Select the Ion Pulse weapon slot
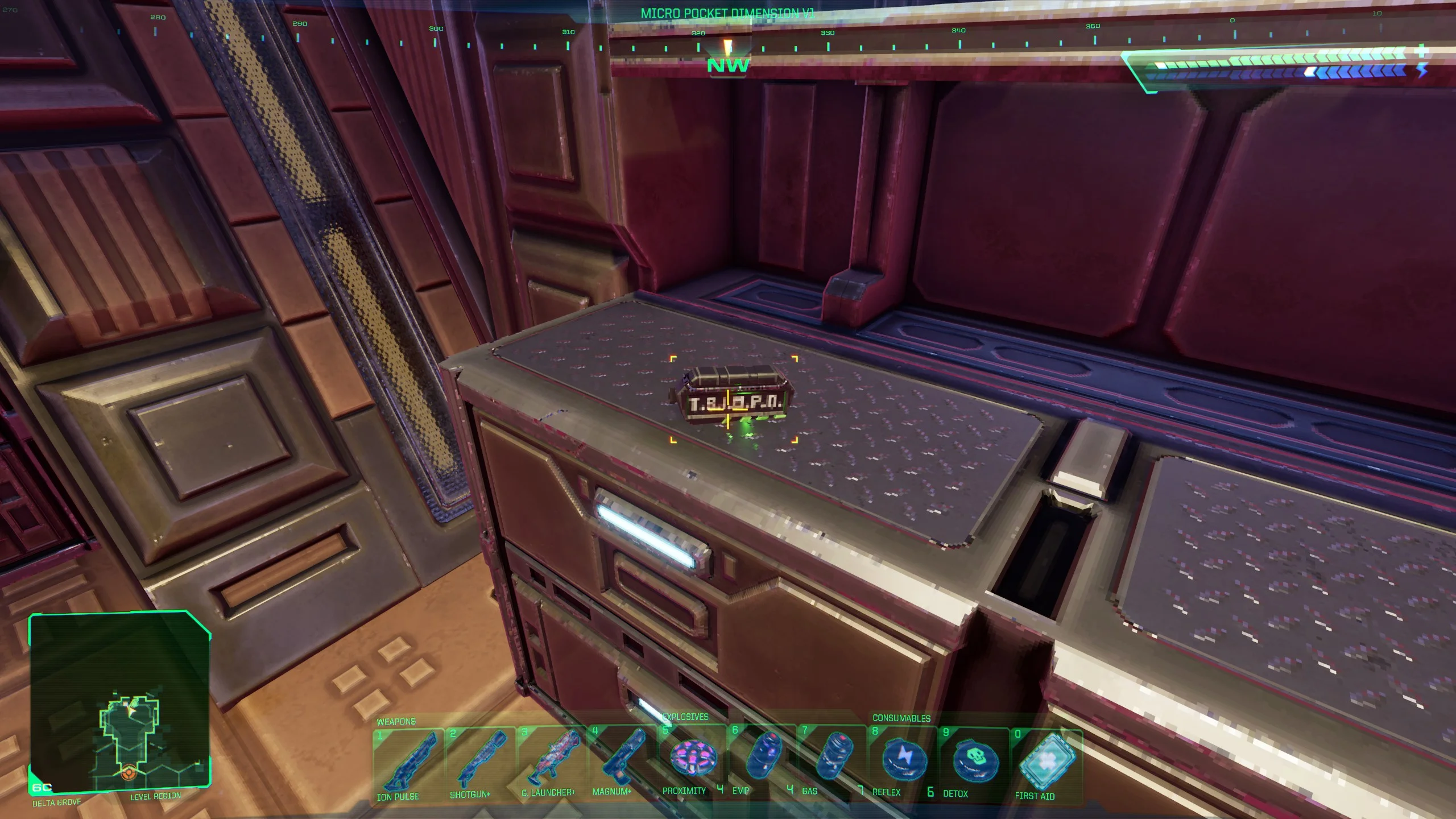Screen dimensions: 1456x819 408,763
